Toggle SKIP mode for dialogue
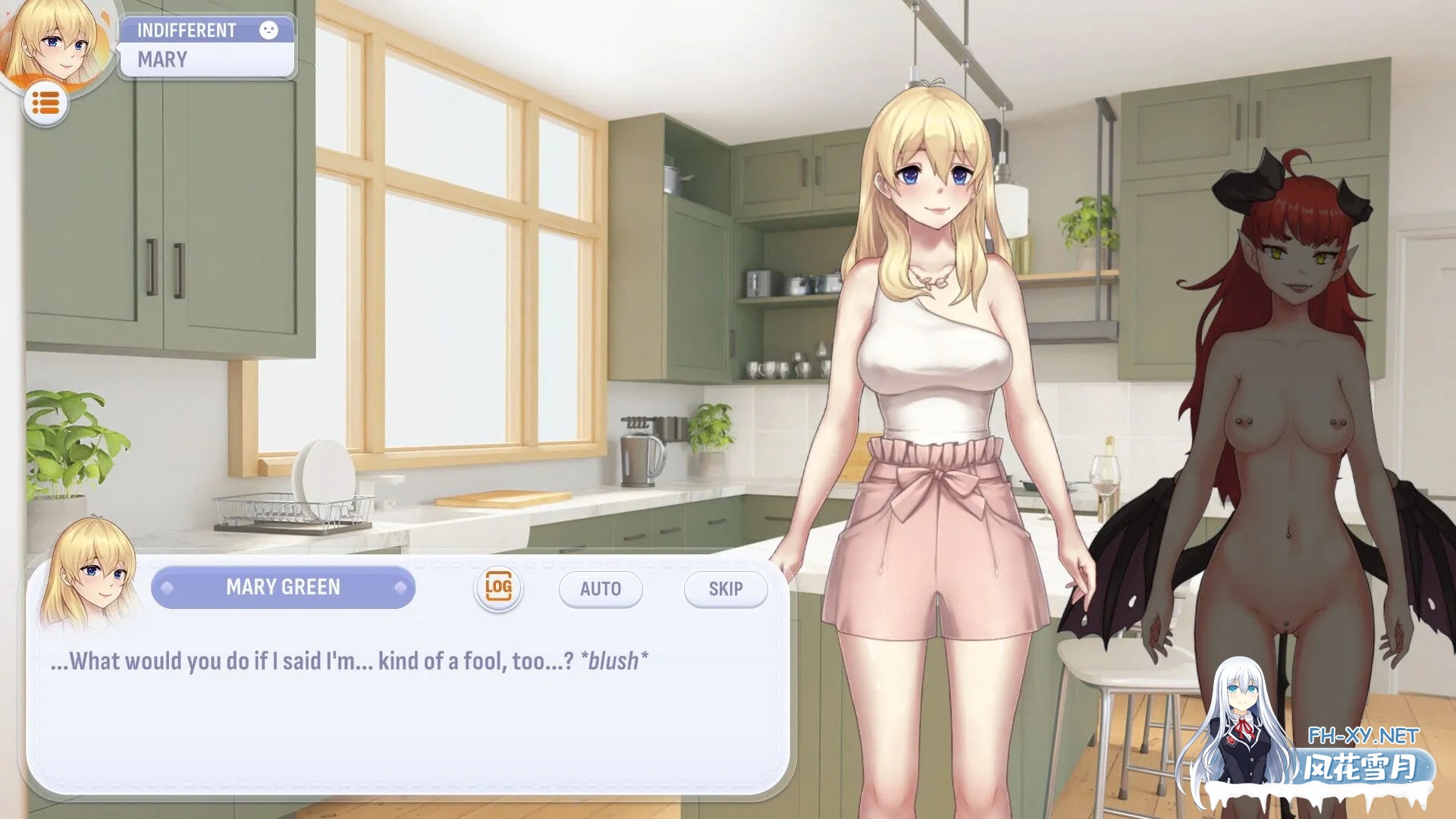 pyautogui.click(x=724, y=588)
